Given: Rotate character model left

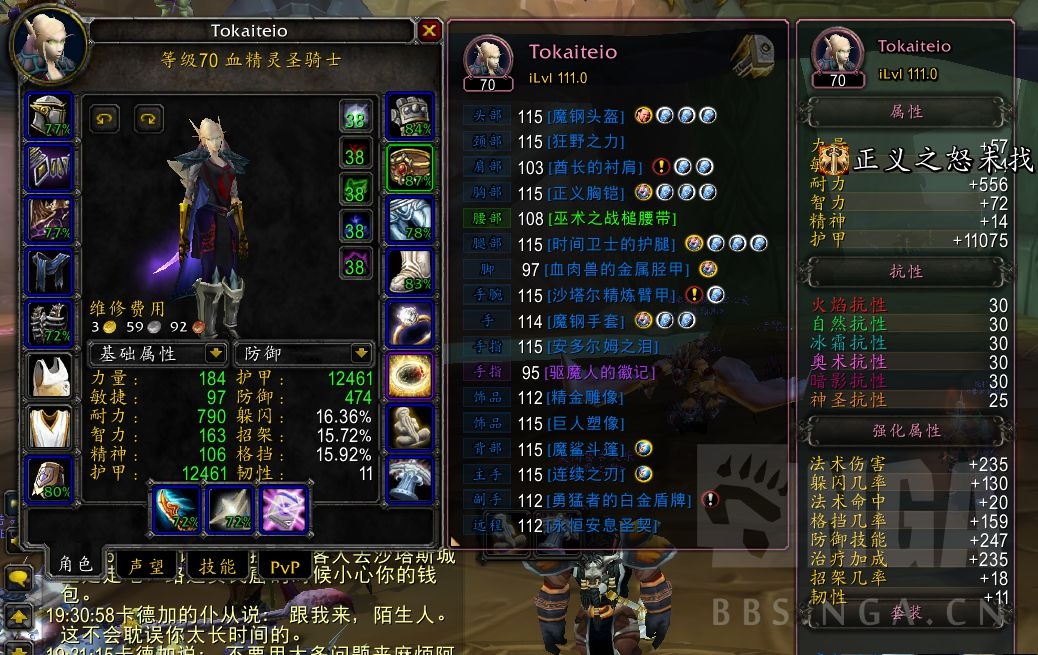Looking at the screenshot, I should 104,118.
